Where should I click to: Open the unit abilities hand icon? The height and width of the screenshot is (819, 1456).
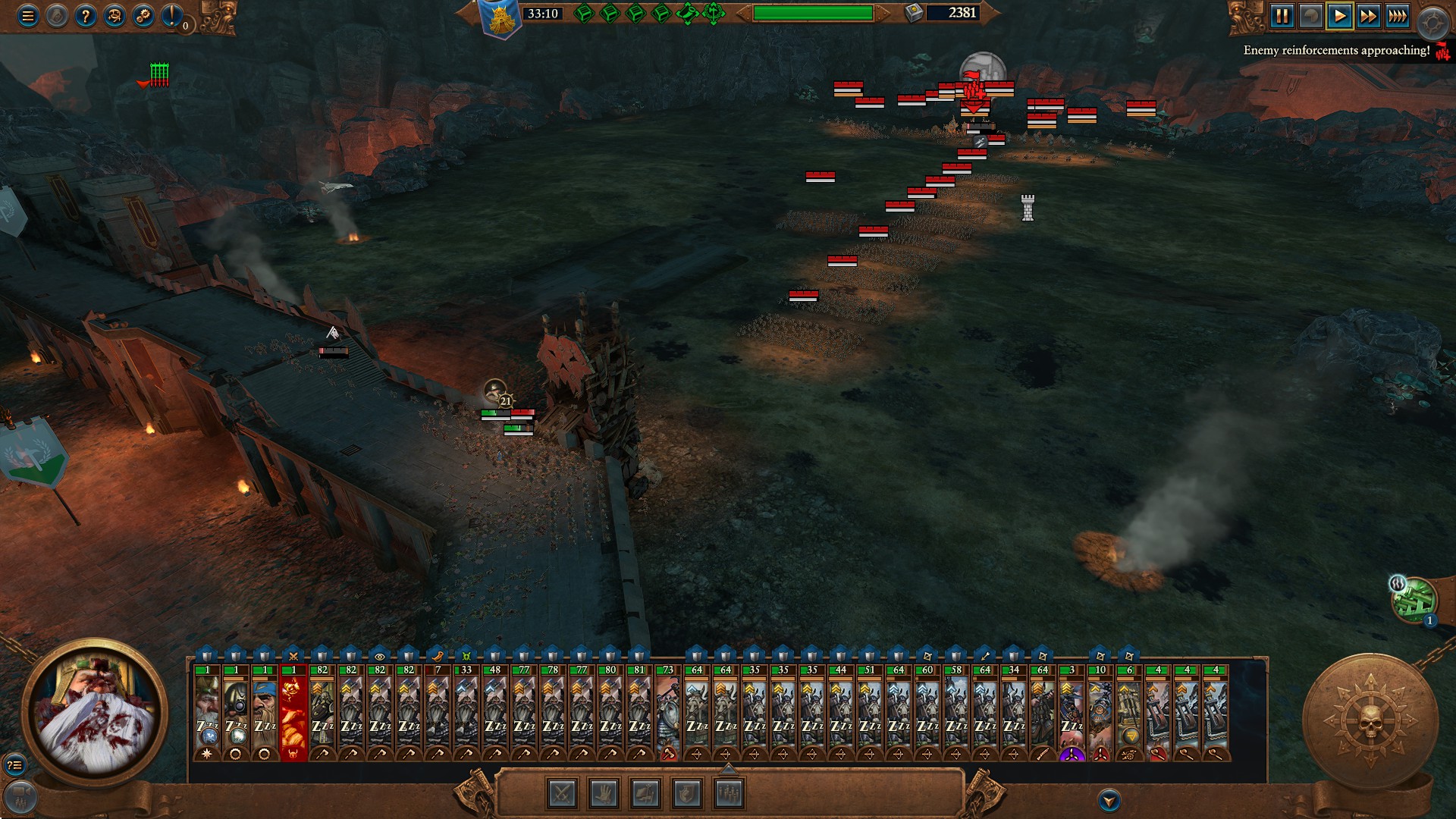604,794
